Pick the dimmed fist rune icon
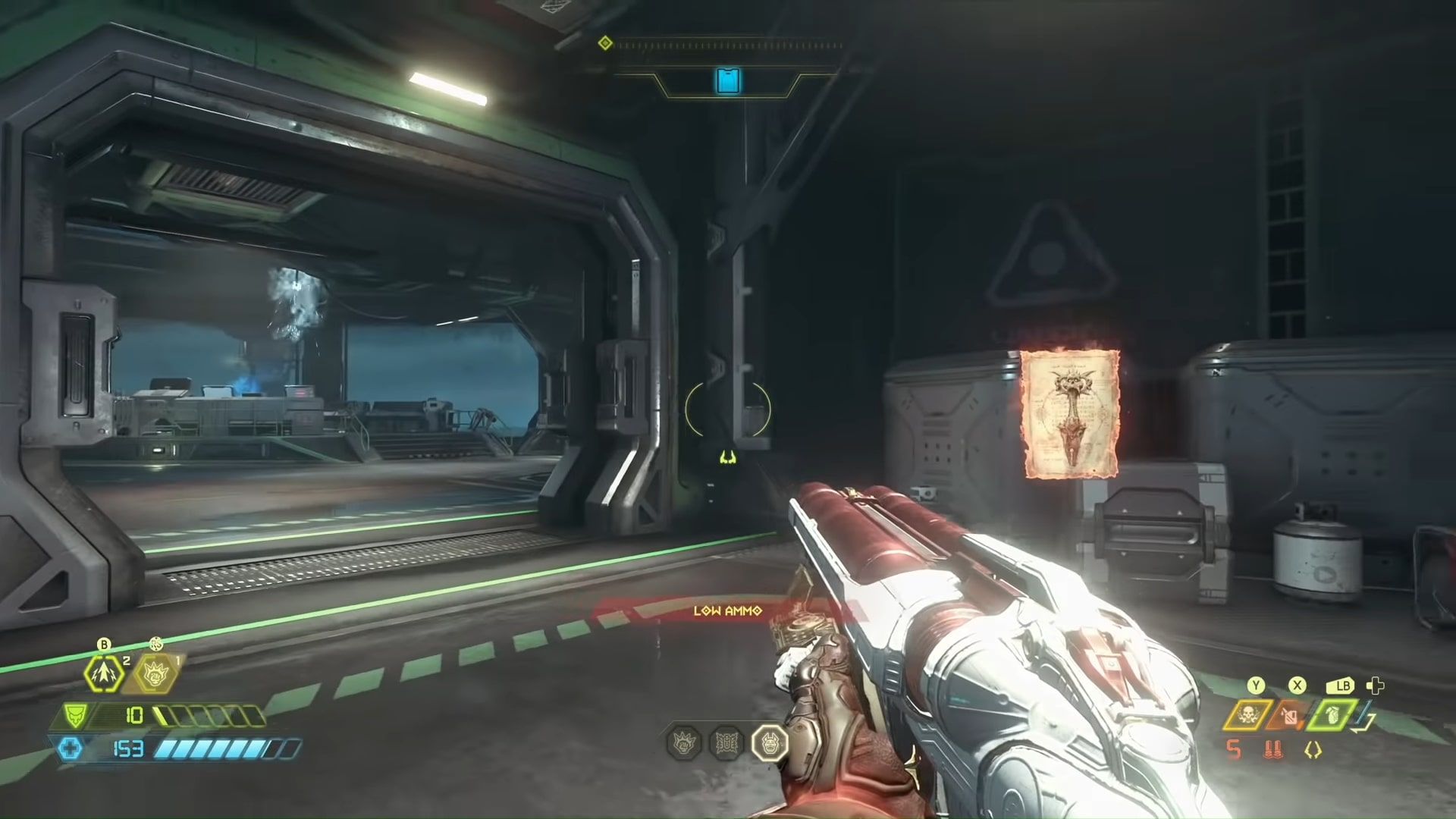This screenshot has width=1456, height=819. 684,742
